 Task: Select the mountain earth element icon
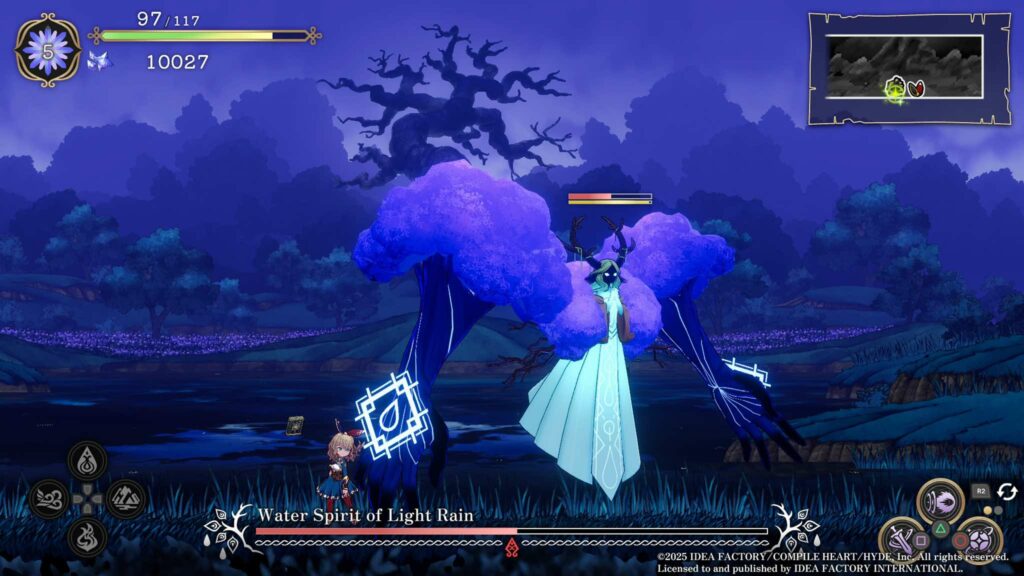(x=126, y=498)
